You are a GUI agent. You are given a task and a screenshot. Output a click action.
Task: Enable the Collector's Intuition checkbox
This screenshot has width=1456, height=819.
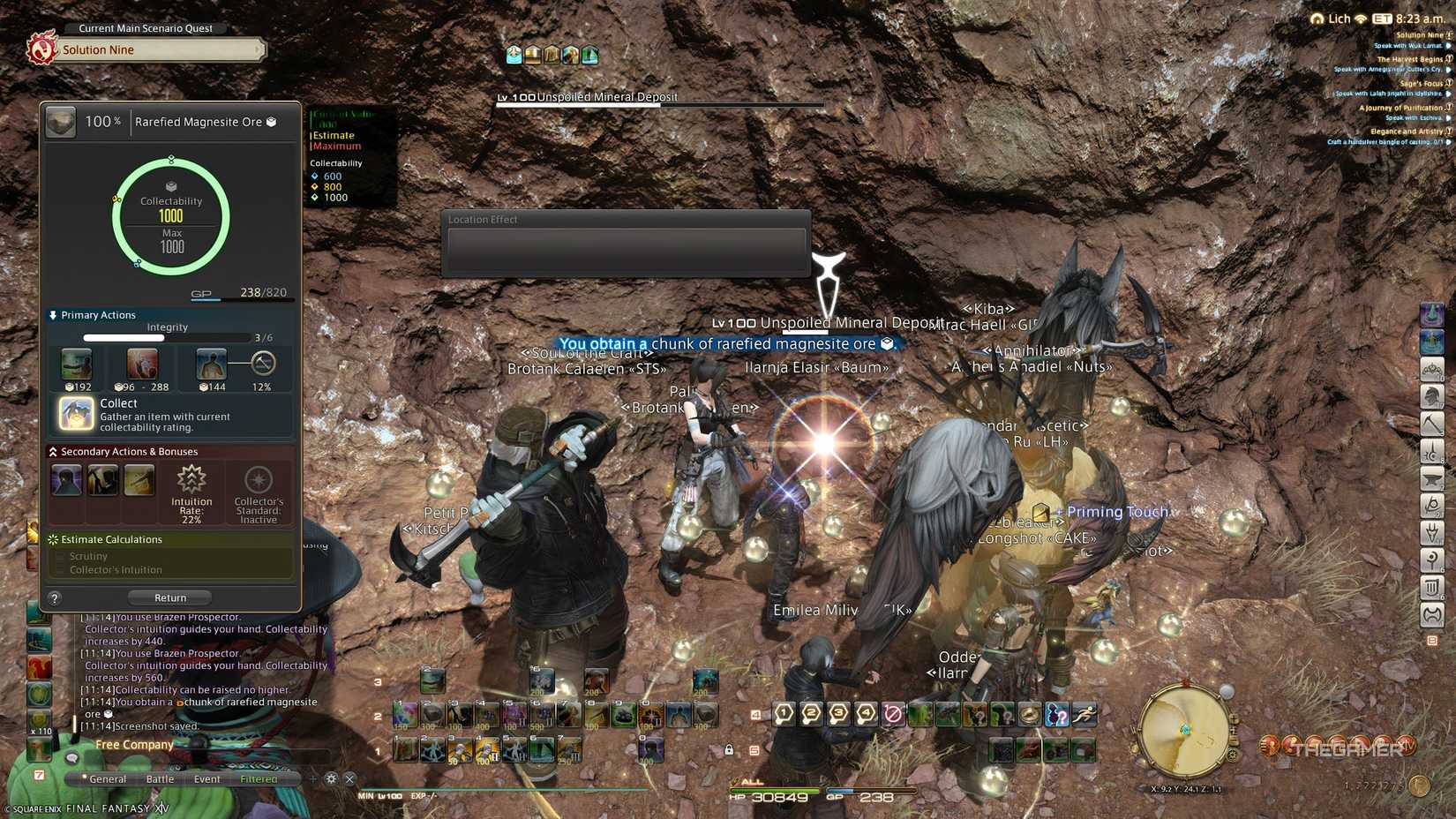(63, 570)
